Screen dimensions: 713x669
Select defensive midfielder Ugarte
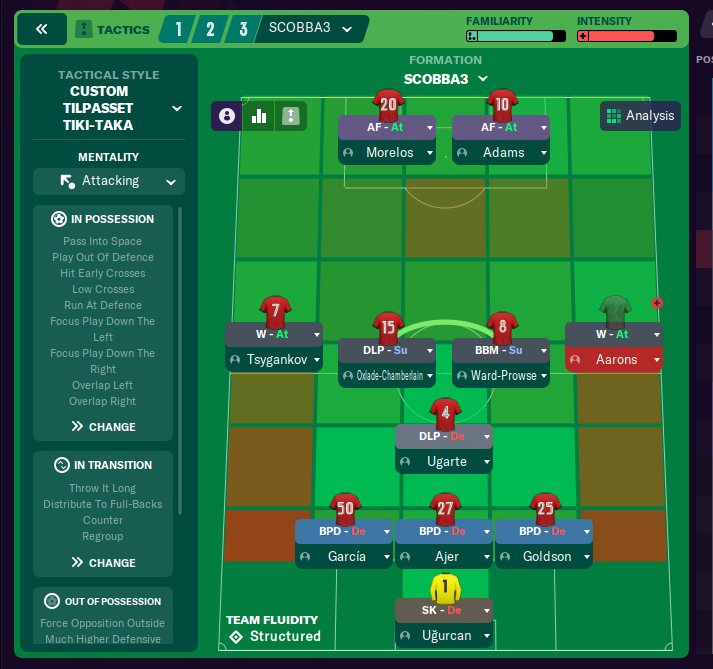[x=445, y=462]
